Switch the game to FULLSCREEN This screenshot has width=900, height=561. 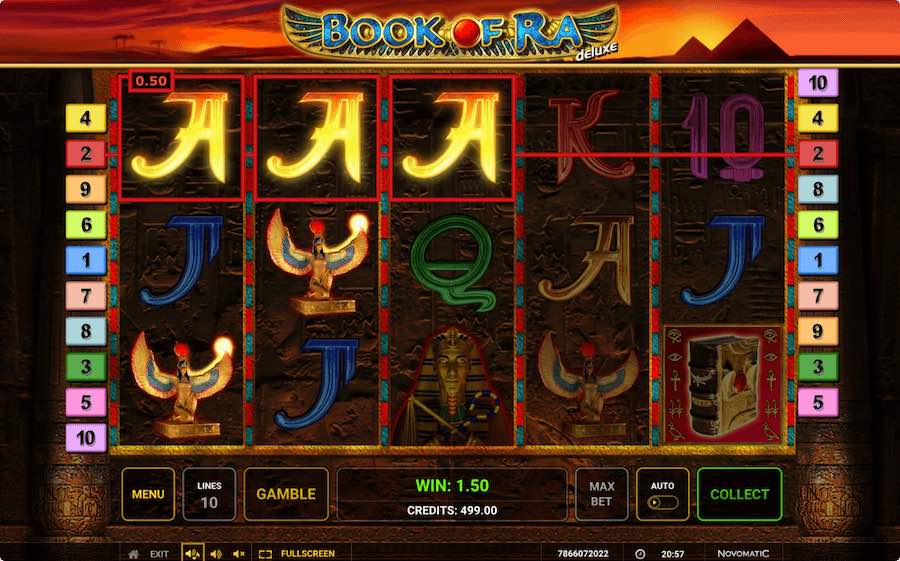point(297,553)
